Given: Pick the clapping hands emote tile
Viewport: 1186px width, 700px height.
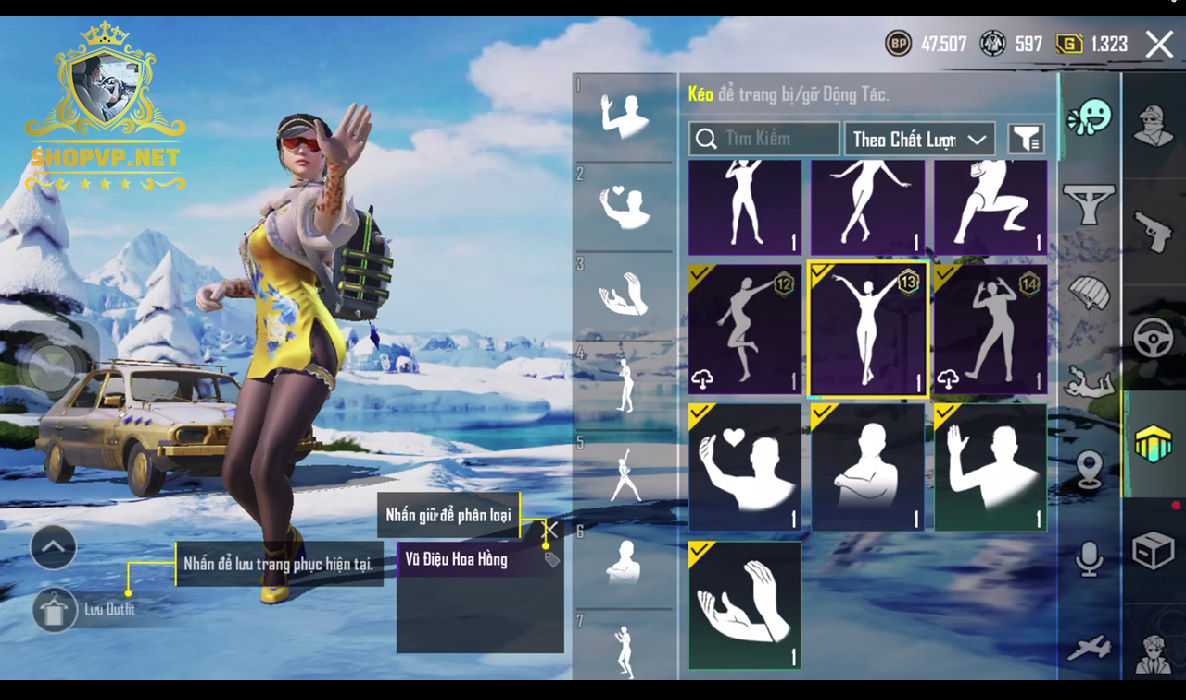Looking at the screenshot, I should click(744, 605).
